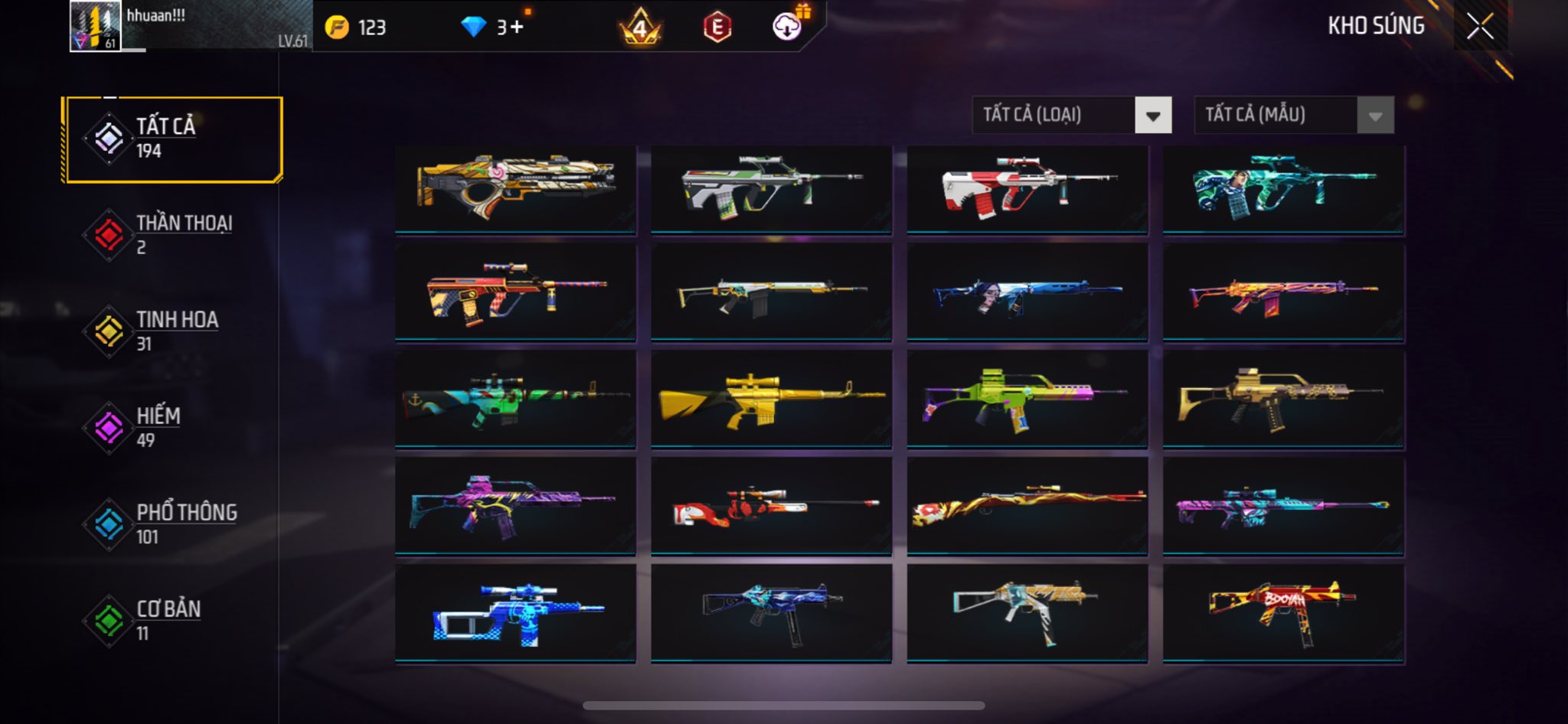This screenshot has width=1568, height=724.
Task: Select the blue checkered scoped gun skin
Action: point(515,613)
